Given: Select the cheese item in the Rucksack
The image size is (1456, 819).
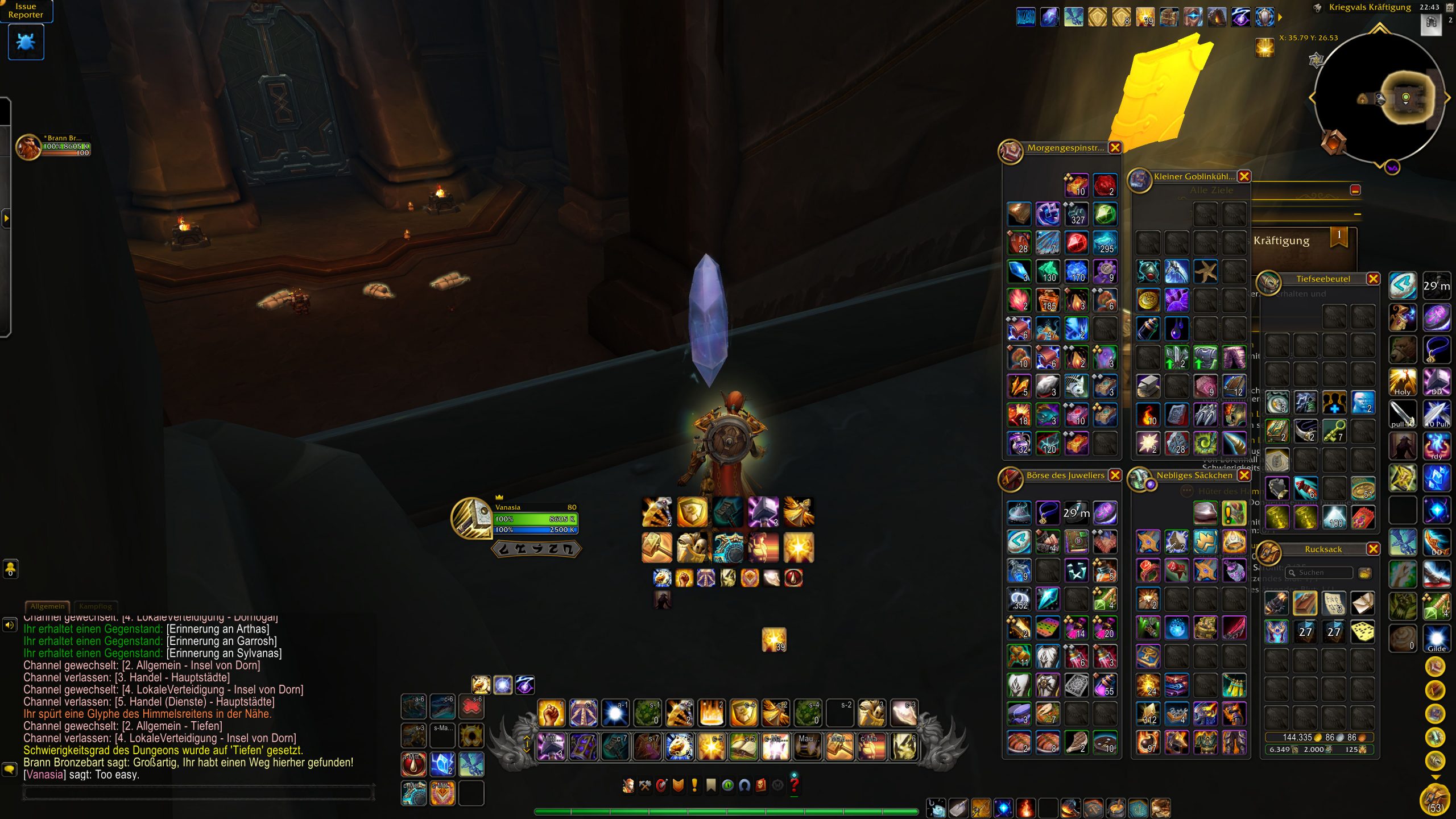Looking at the screenshot, I should (1362, 631).
